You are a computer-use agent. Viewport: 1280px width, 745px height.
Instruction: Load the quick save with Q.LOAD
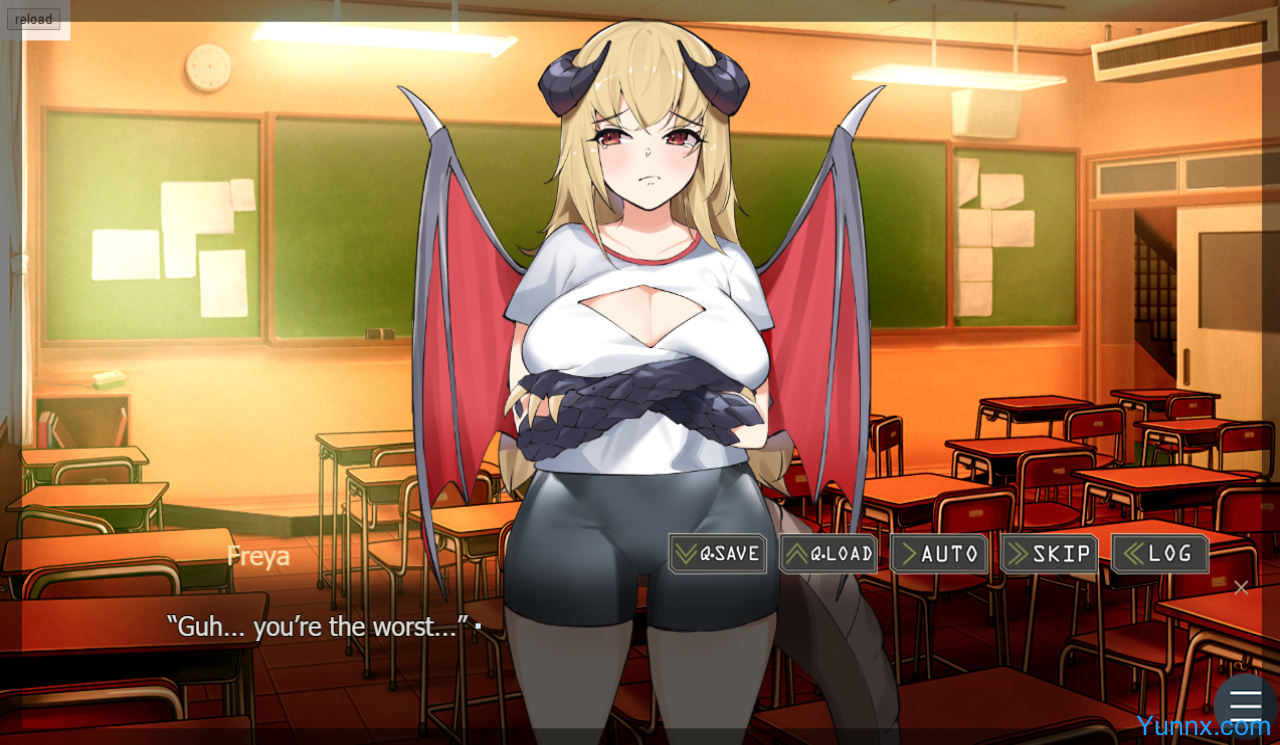pos(828,554)
